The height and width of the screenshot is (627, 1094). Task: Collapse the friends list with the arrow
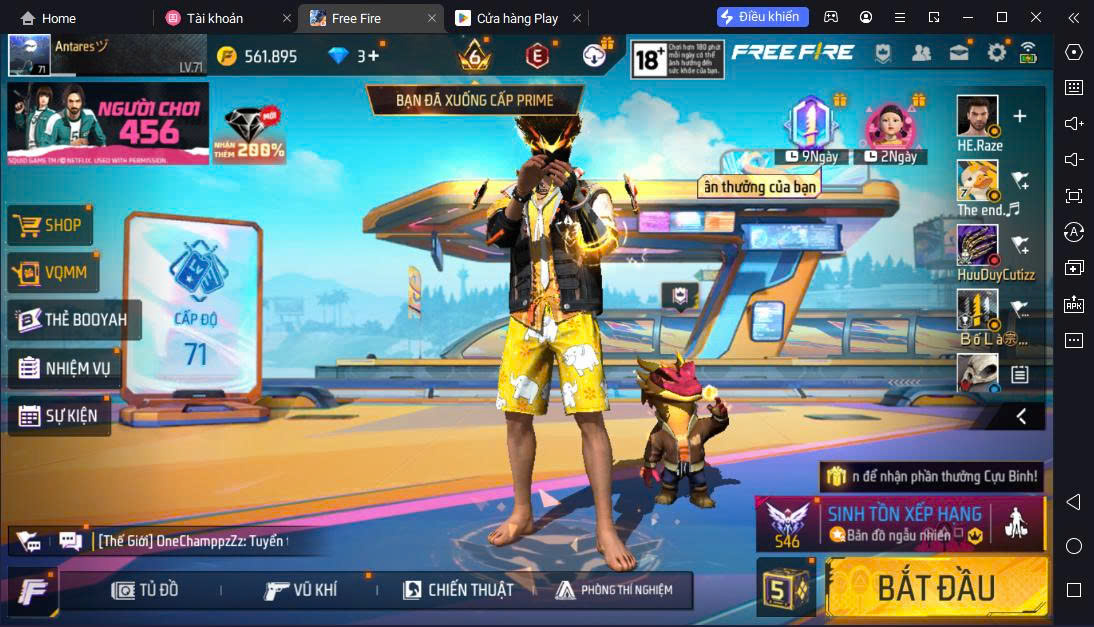pyautogui.click(x=1021, y=415)
